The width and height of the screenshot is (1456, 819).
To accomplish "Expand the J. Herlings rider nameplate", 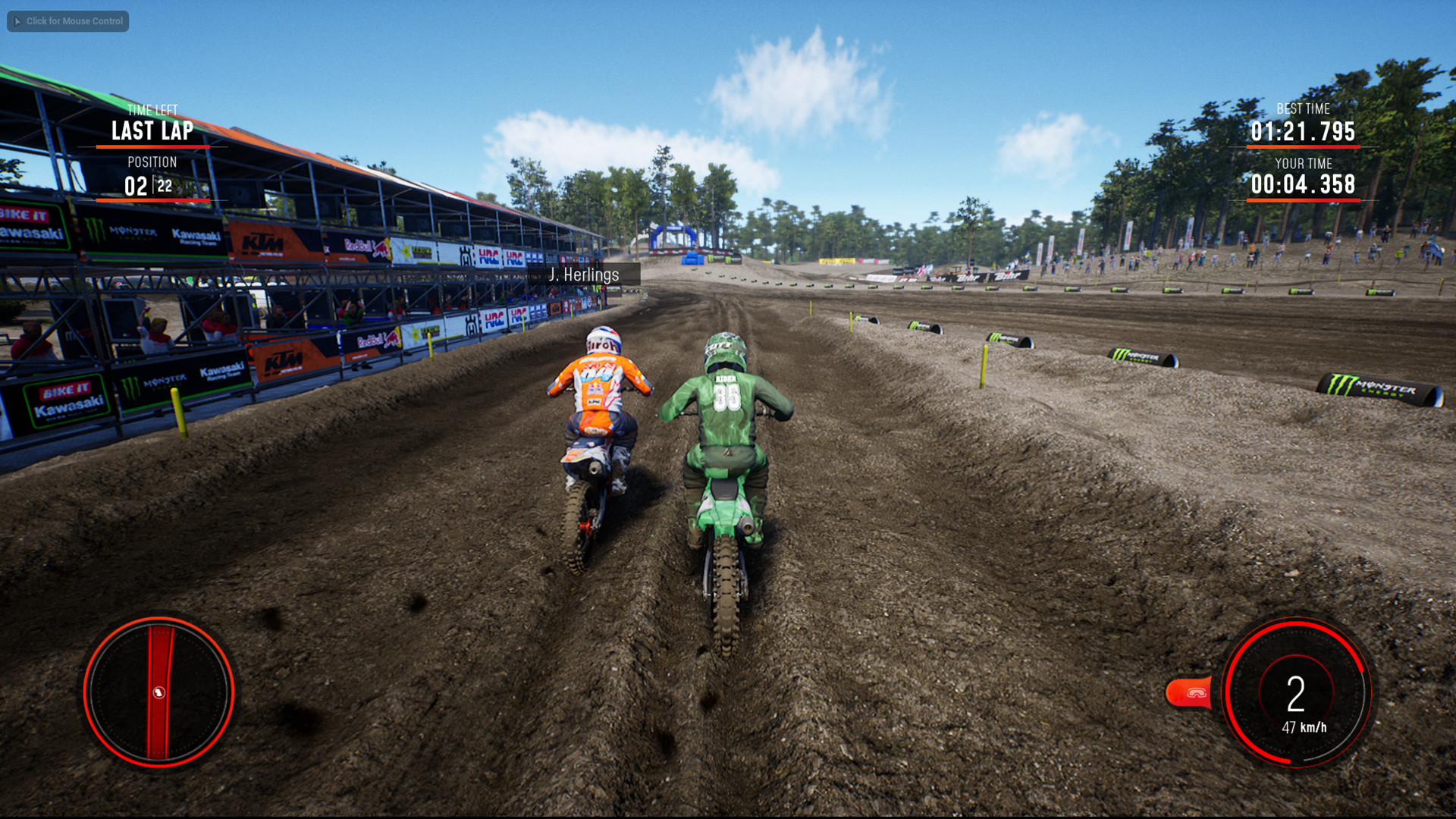I will point(585,275).
